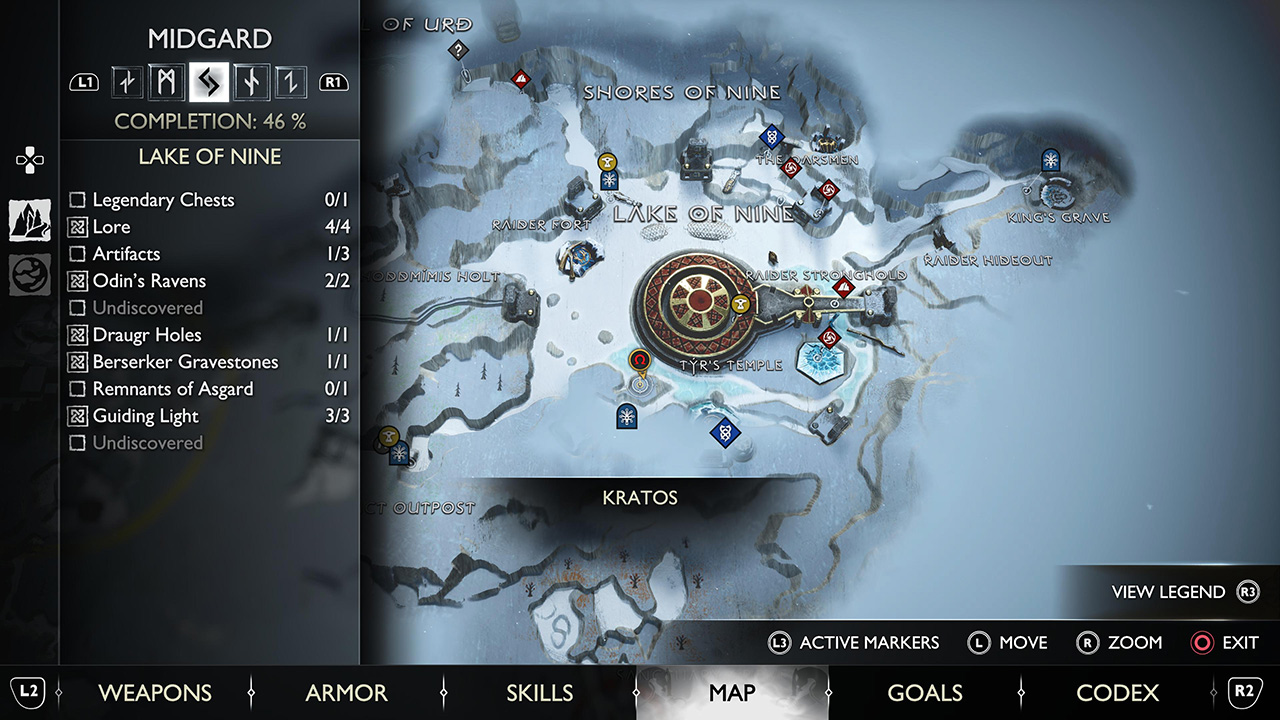Select the first realm rune next to L1
The image size is (1280, 720).
[126, 81]
